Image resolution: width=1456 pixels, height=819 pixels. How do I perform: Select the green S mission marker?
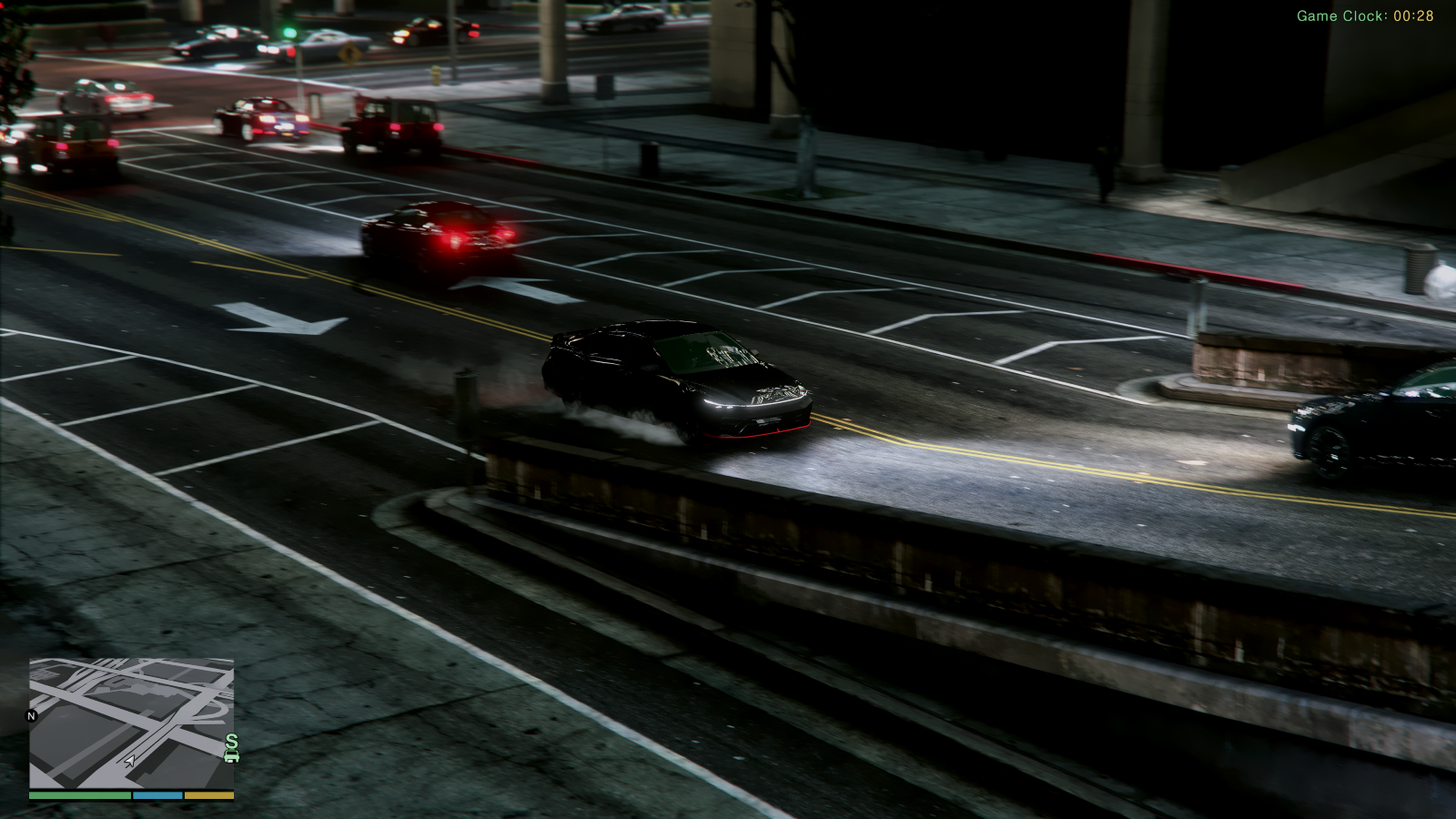[232, 740]
